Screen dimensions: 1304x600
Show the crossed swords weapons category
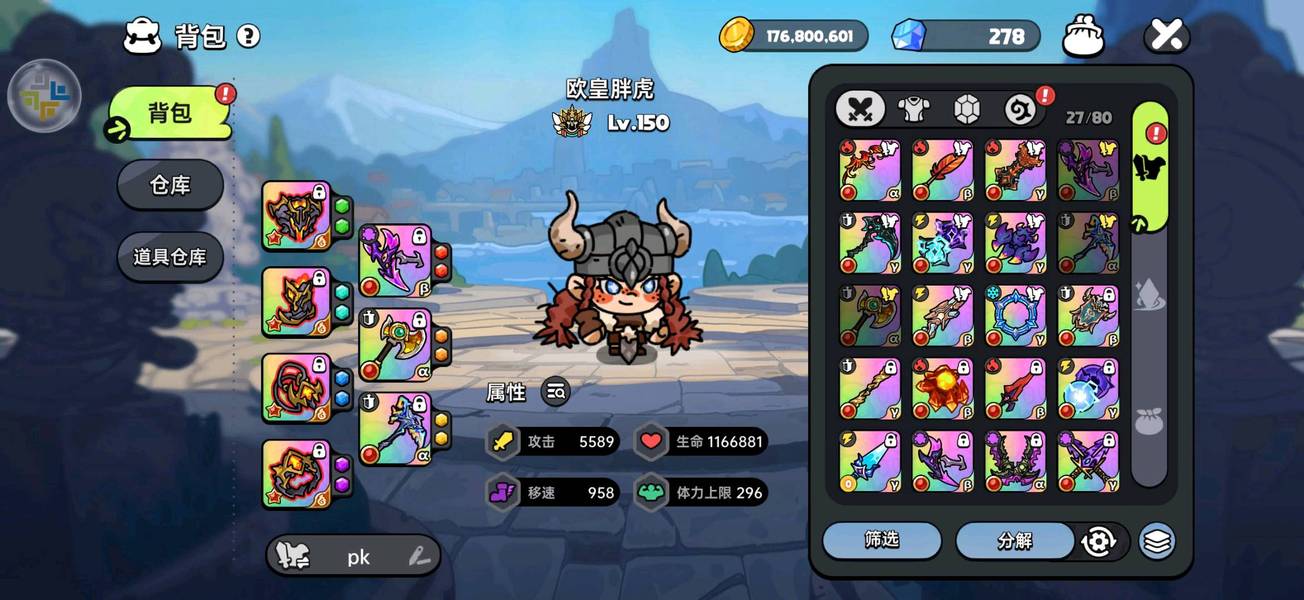860,109
